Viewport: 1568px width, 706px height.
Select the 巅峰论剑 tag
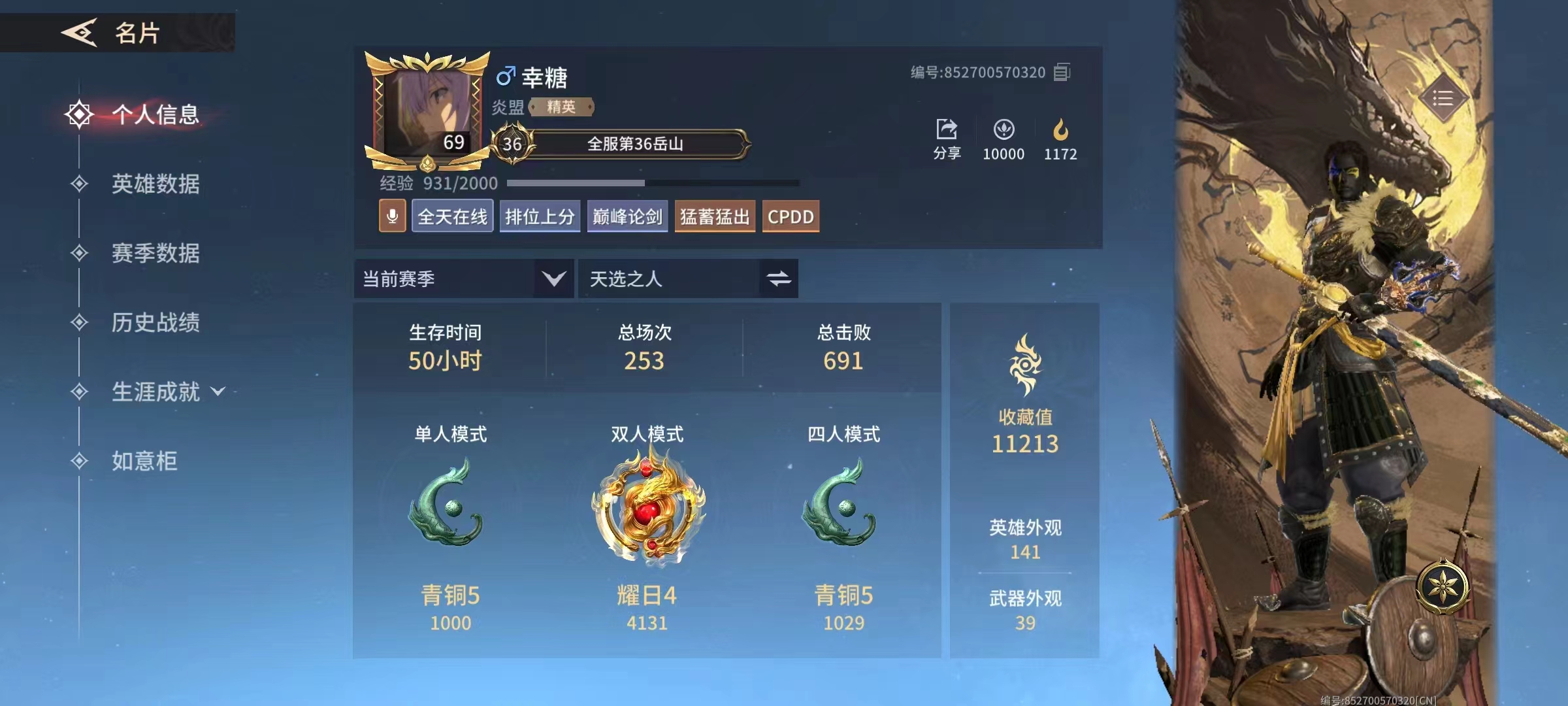point(627,216)
